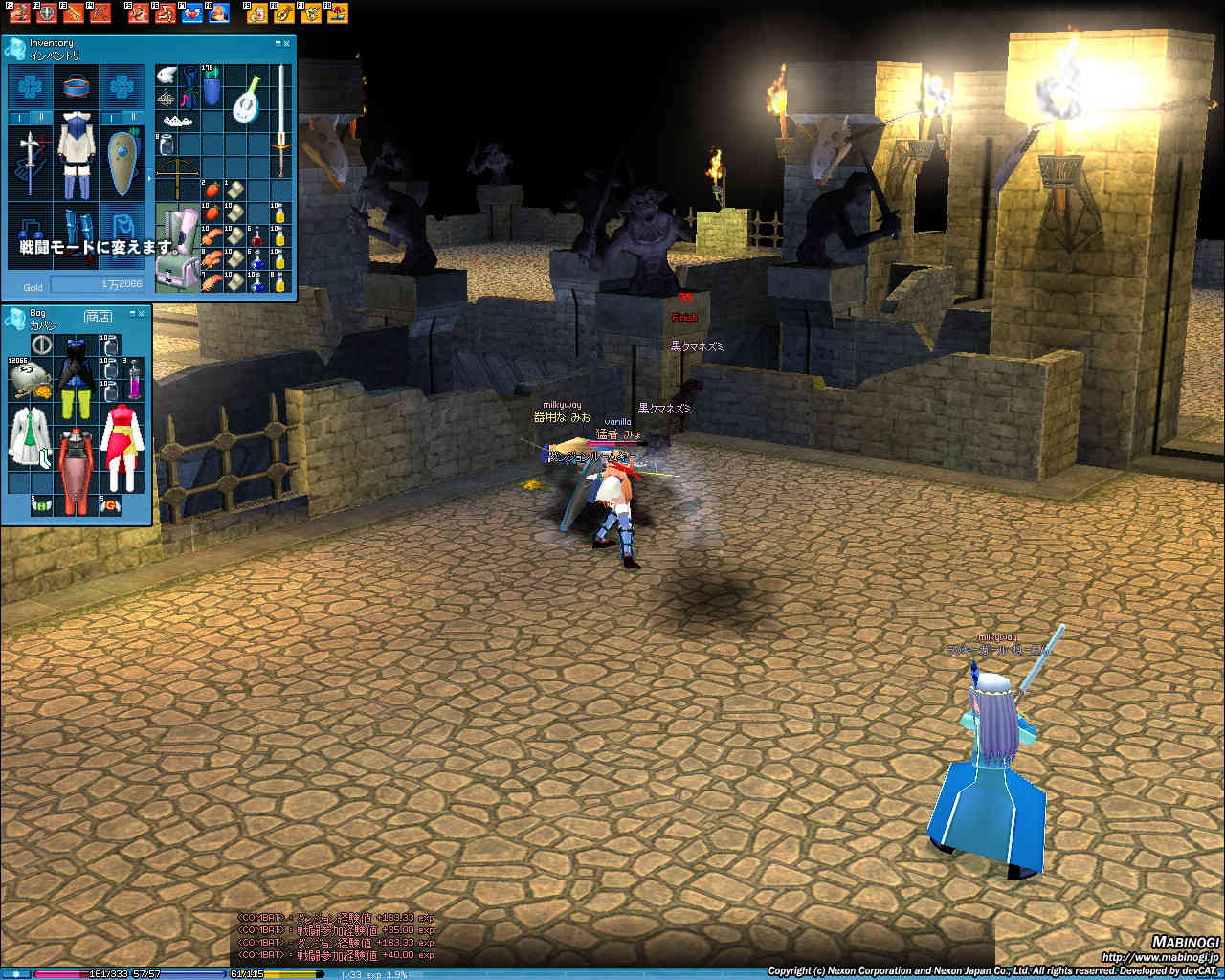Select the long sword in inventory grid
The image size is (1225, 980).
point(280,120)
